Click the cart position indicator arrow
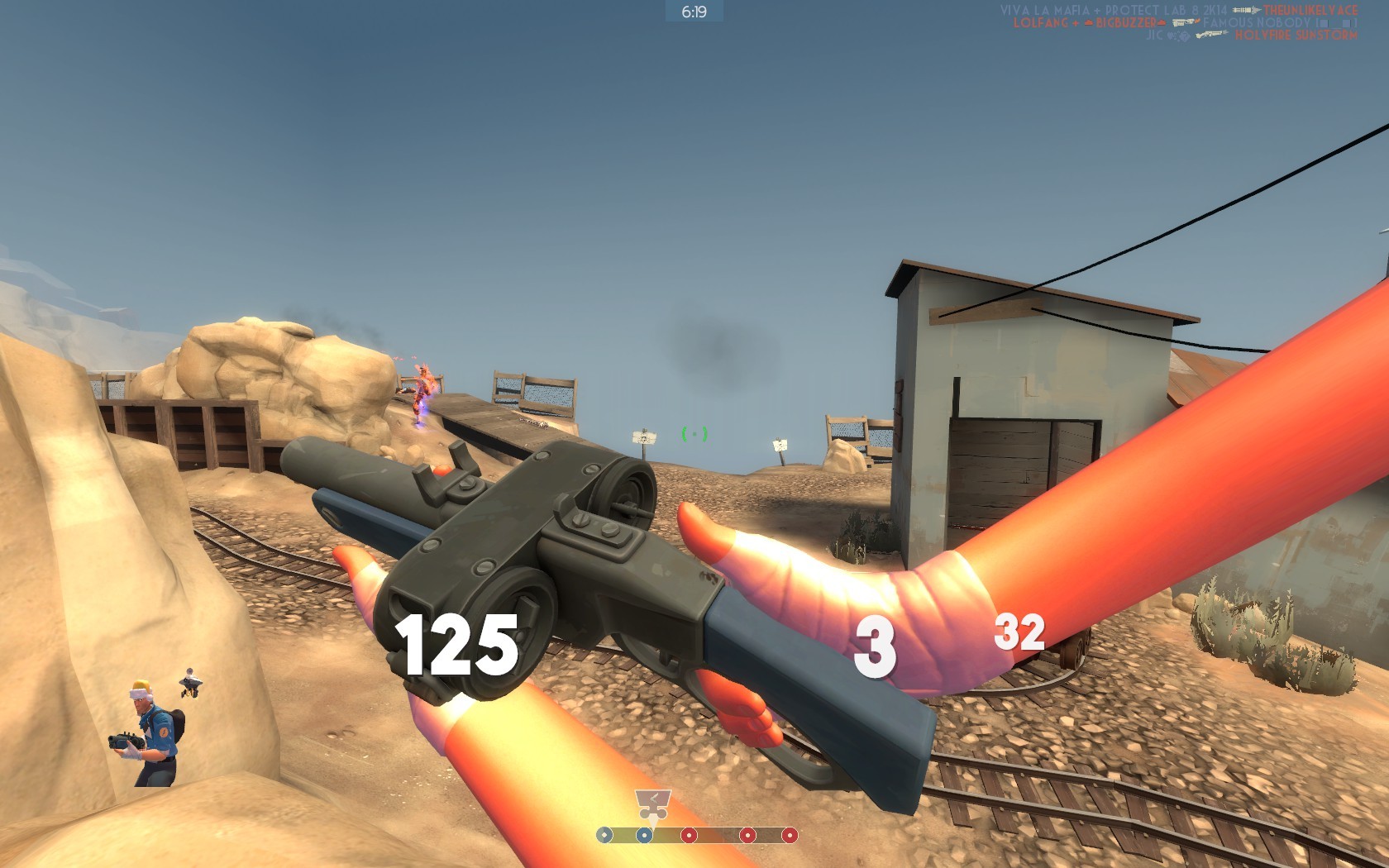This screenshot has height=868, width=1389. tap(652, 821)
